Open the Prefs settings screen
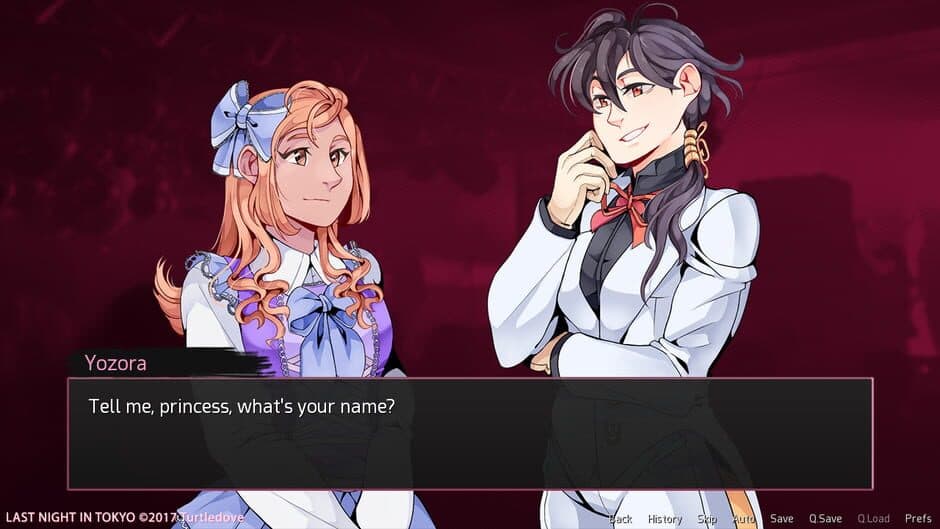Screen dimensions: 940x529 pos(918,518)
